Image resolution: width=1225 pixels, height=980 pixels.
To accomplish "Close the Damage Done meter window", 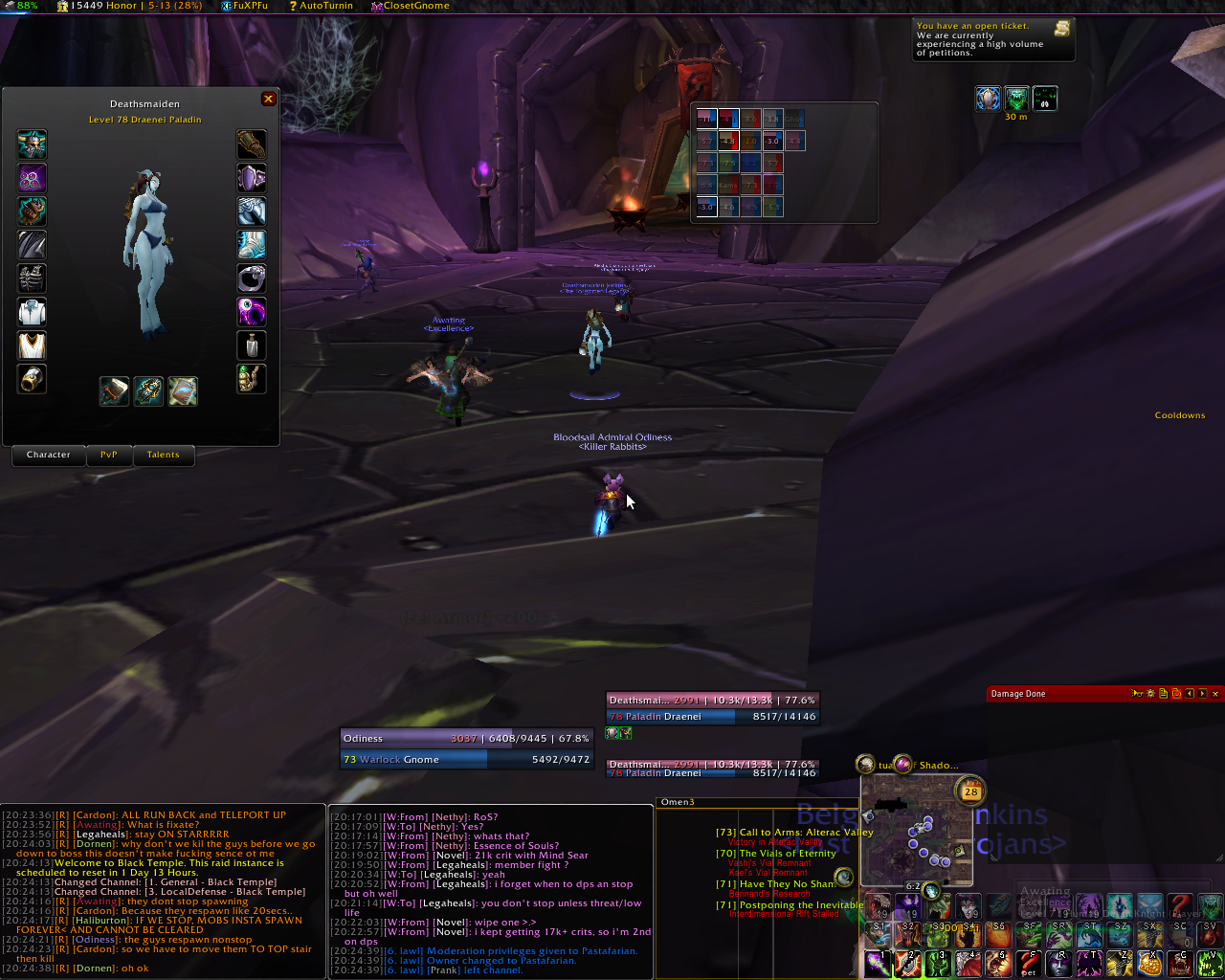I will 1215,694.
